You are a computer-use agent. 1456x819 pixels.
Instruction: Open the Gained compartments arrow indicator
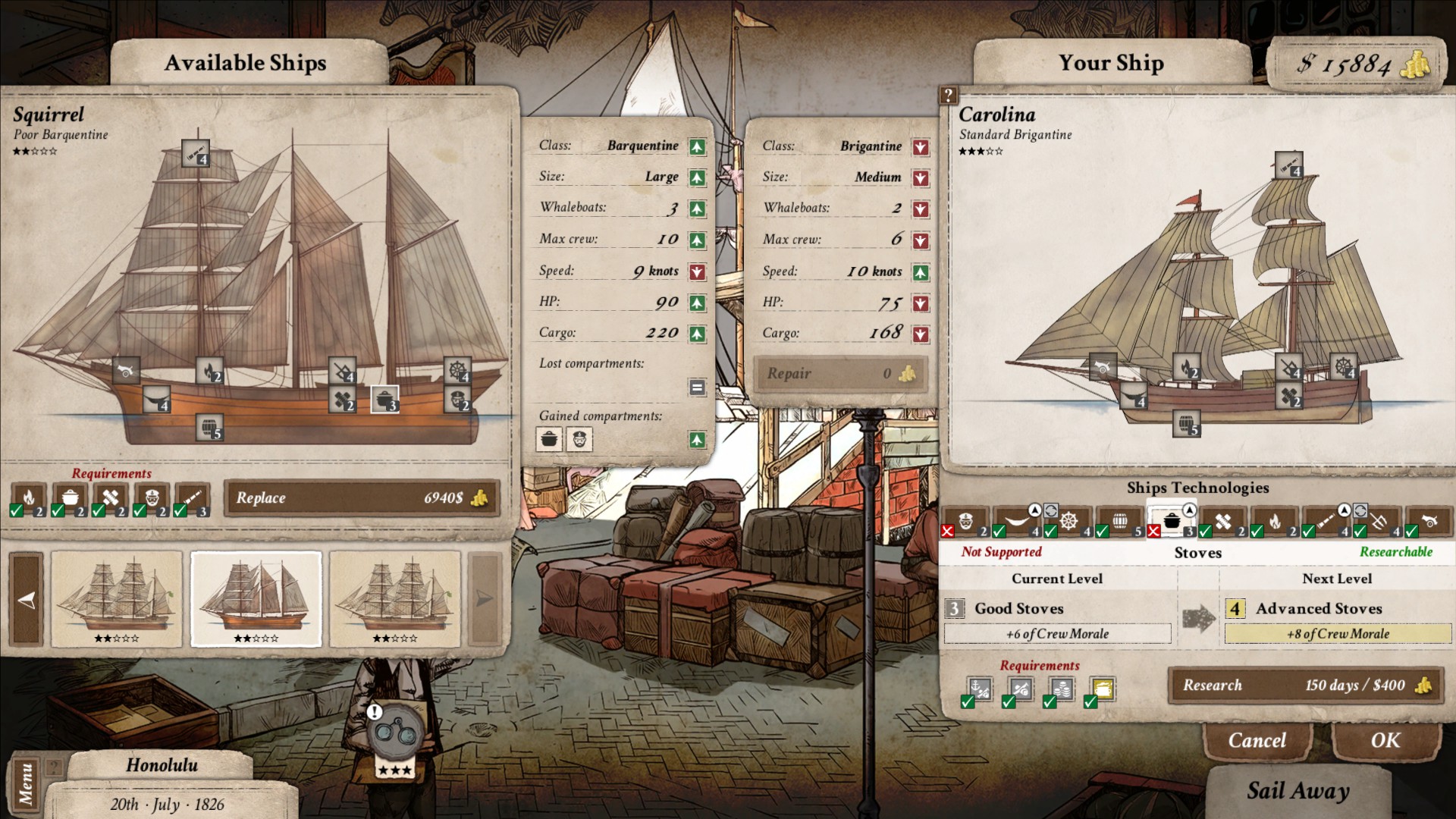[697, 439]
